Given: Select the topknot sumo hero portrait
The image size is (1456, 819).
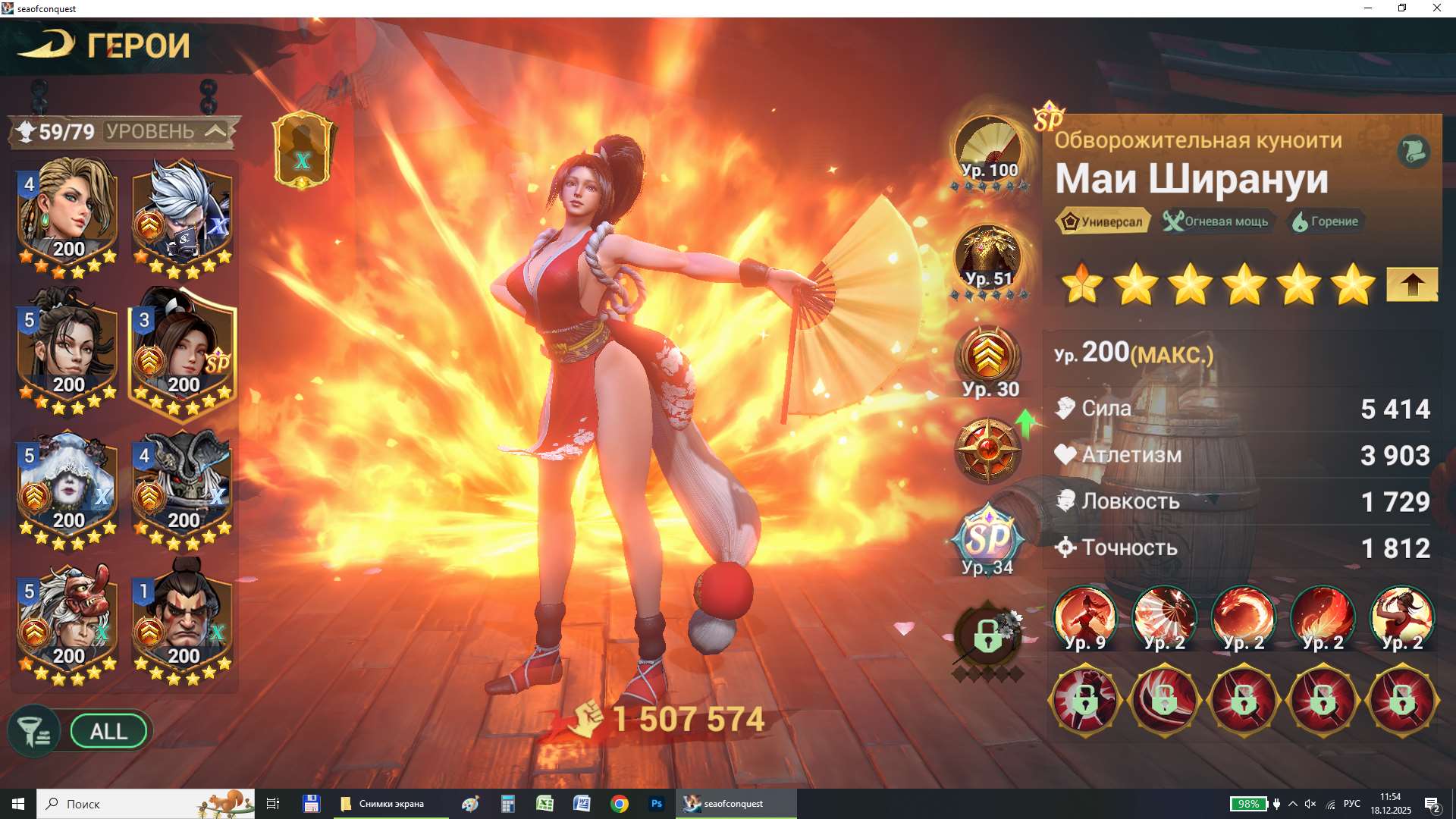Looking at the screenshot, I should pos(182,622).
